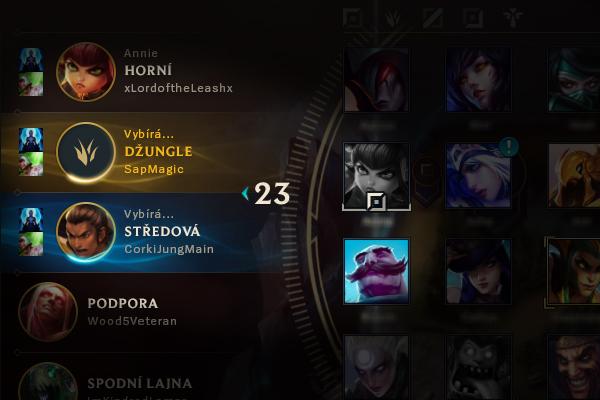
Task: Choose the Blitzcrank champion portrait
Action: click(x=574, y=174)
